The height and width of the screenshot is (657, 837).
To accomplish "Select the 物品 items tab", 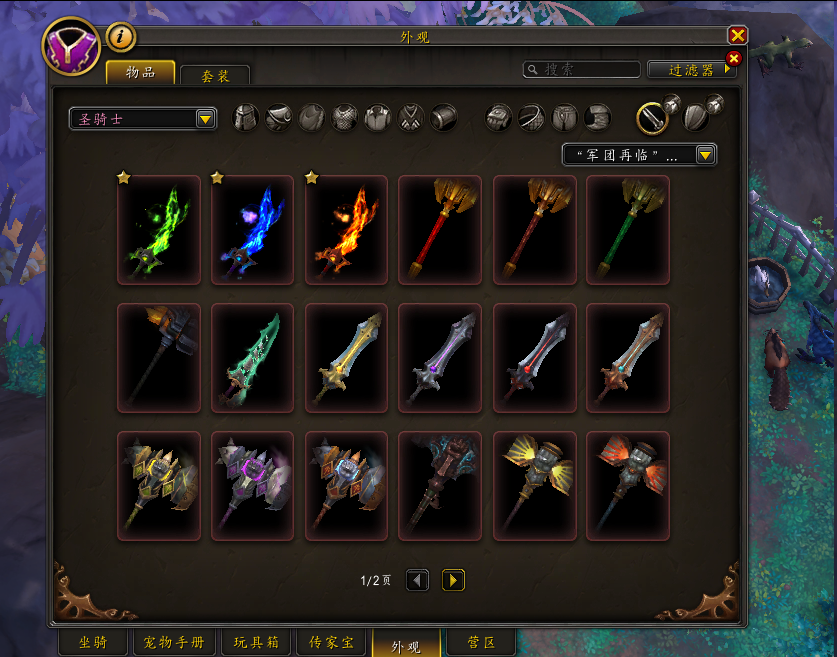I will pyautogui.click(x=140, y=72).
